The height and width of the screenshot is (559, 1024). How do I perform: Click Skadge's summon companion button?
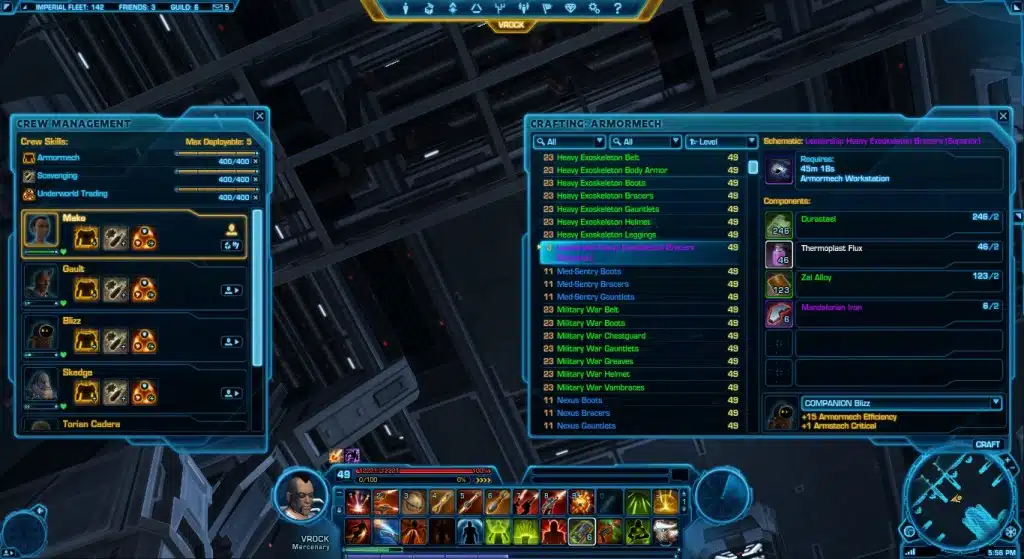(232, 394)
